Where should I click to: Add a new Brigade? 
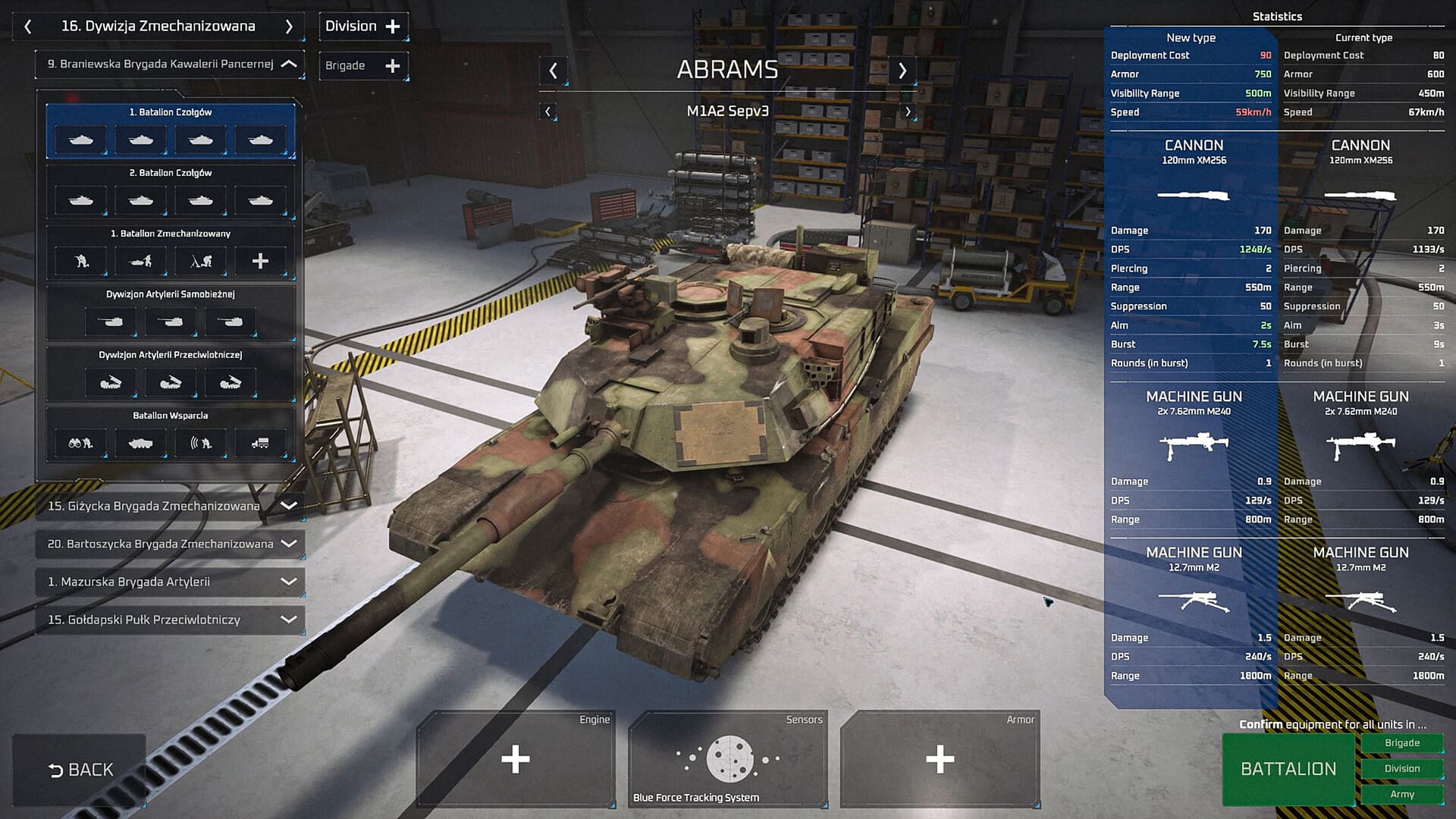coord(363,66)
